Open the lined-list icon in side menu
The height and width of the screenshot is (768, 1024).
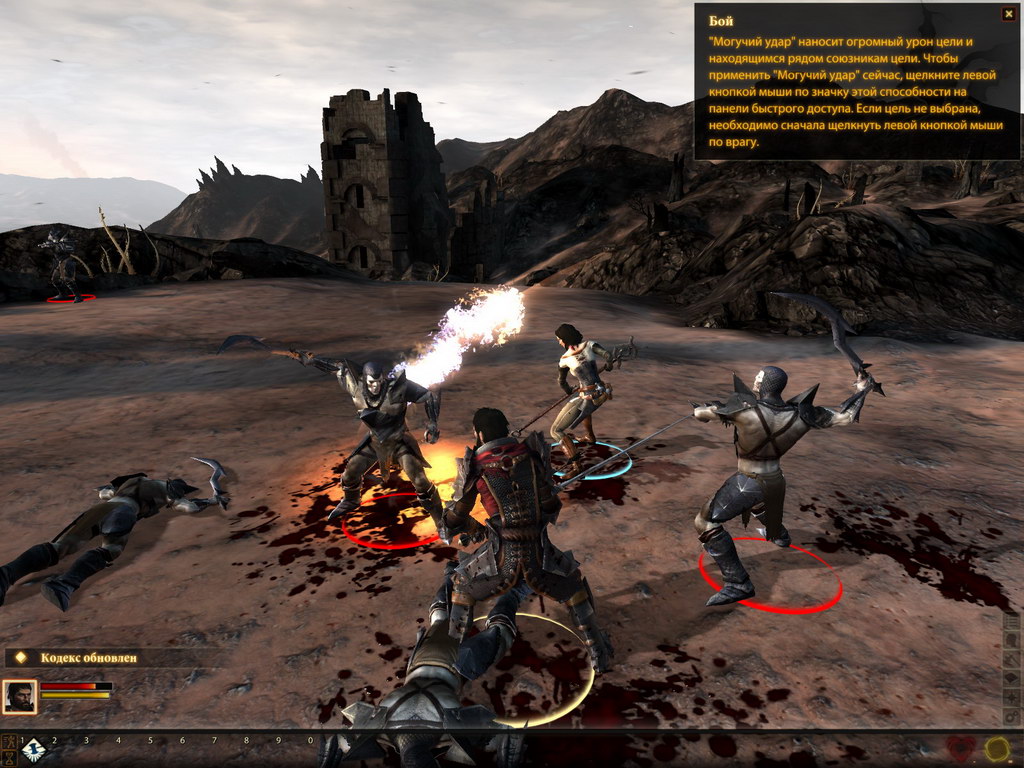coord(1011,621)
